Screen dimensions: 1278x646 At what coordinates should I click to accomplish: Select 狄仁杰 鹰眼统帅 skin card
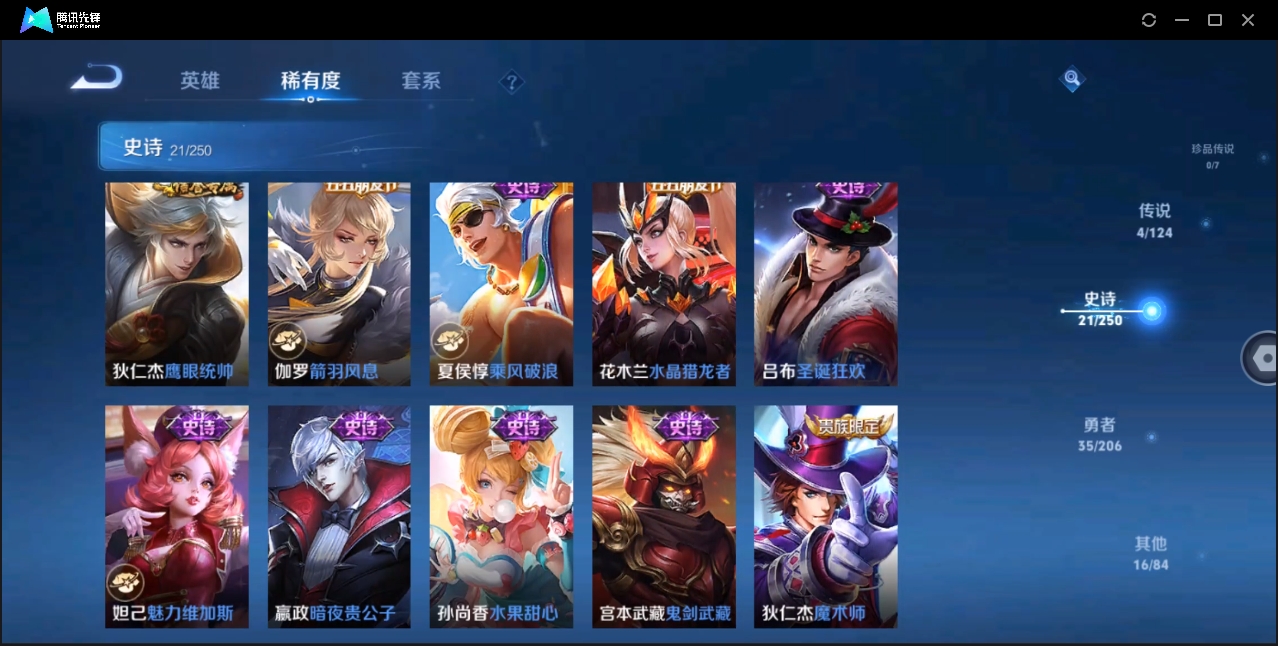click(x=177, y=284)
